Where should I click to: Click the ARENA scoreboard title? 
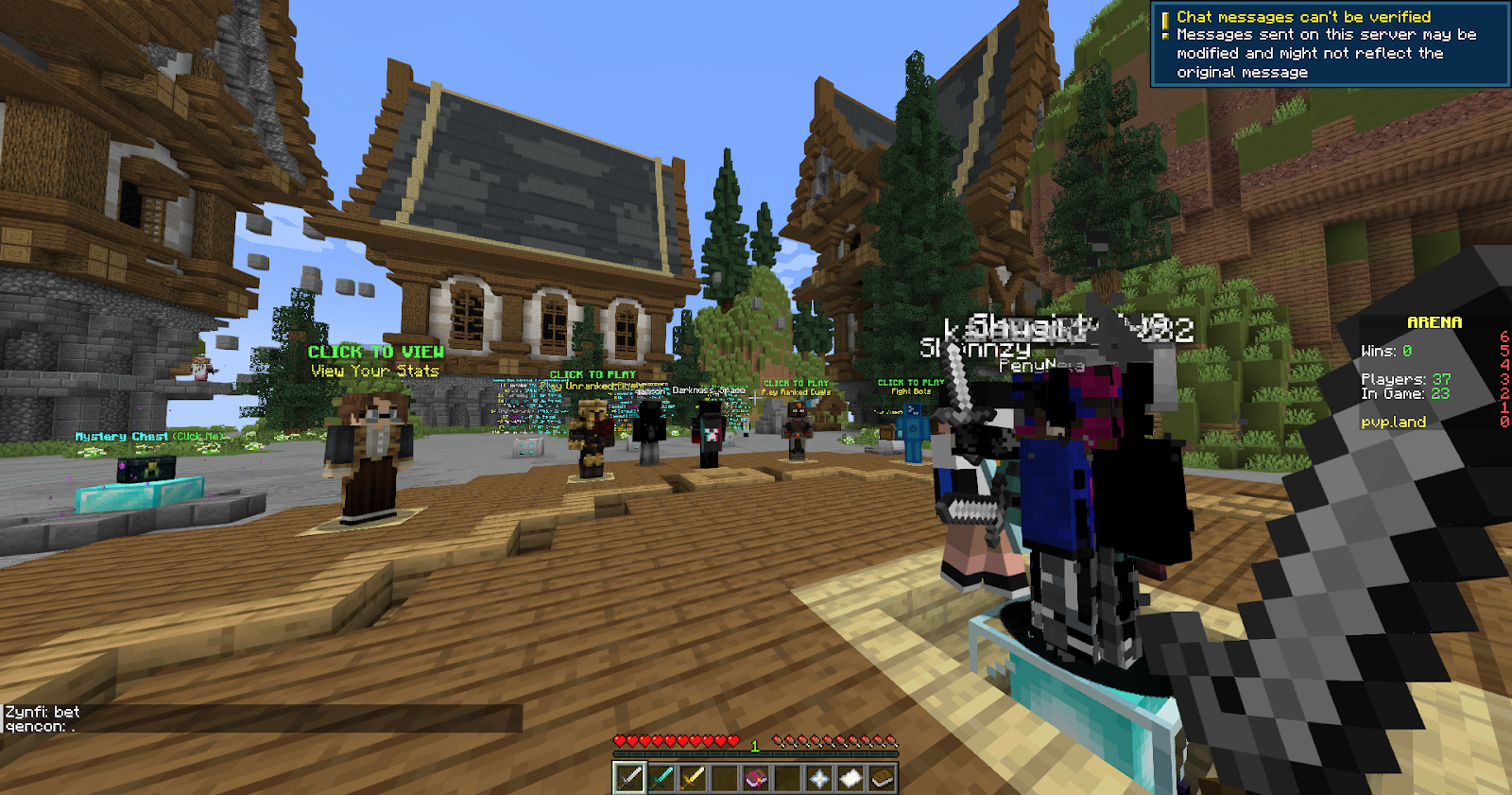point(1433,323)
